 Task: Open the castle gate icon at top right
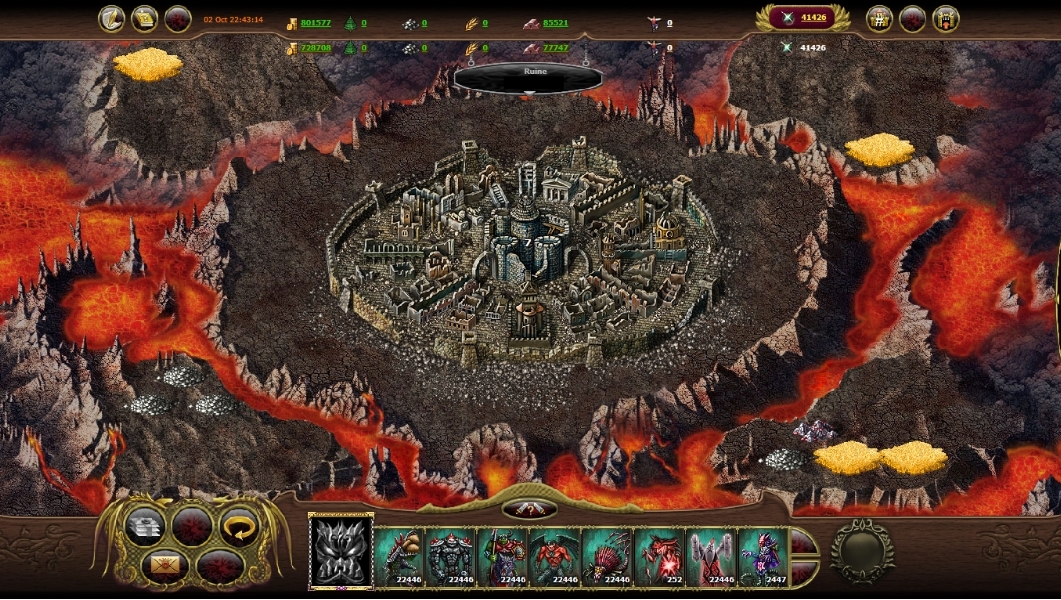(x=946, y=19)
